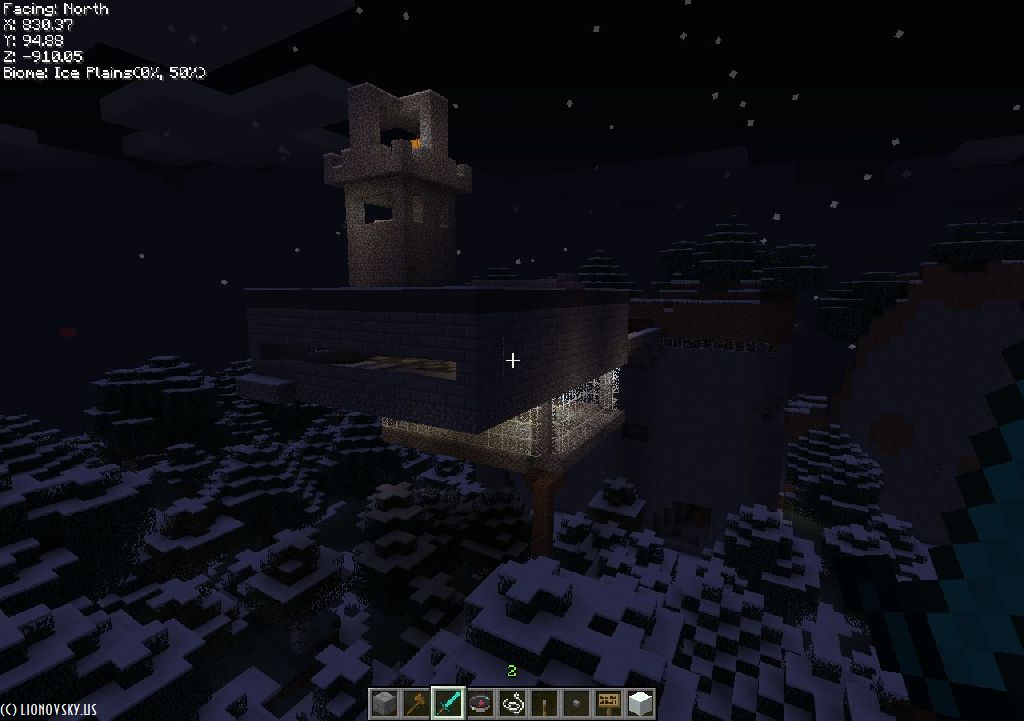This screenshot has width=1024, height=721.
Task: Select the stone block hotbar slot
Action: tap(385, 703)
